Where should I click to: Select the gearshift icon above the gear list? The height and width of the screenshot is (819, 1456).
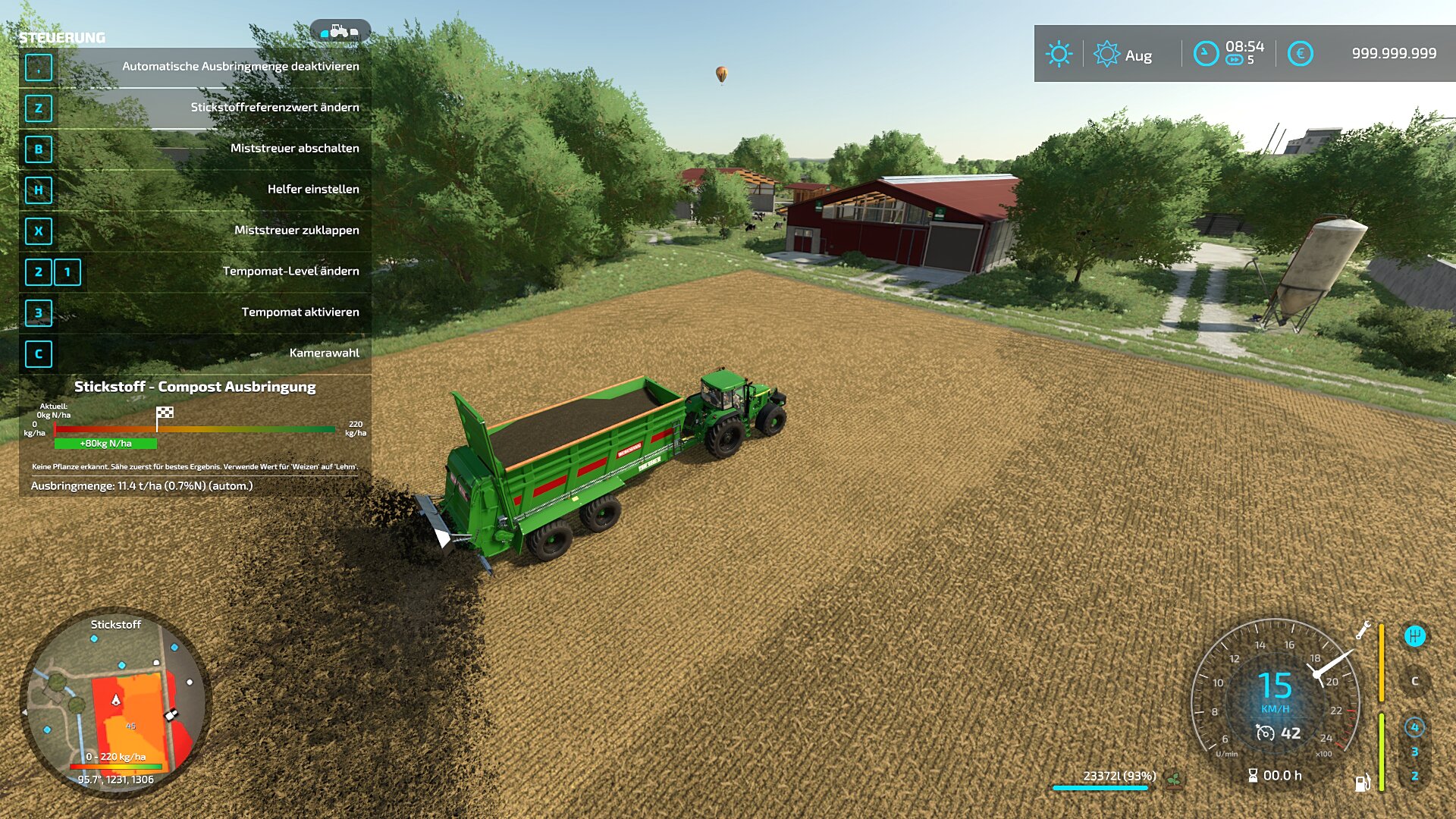coord(1414,635)
